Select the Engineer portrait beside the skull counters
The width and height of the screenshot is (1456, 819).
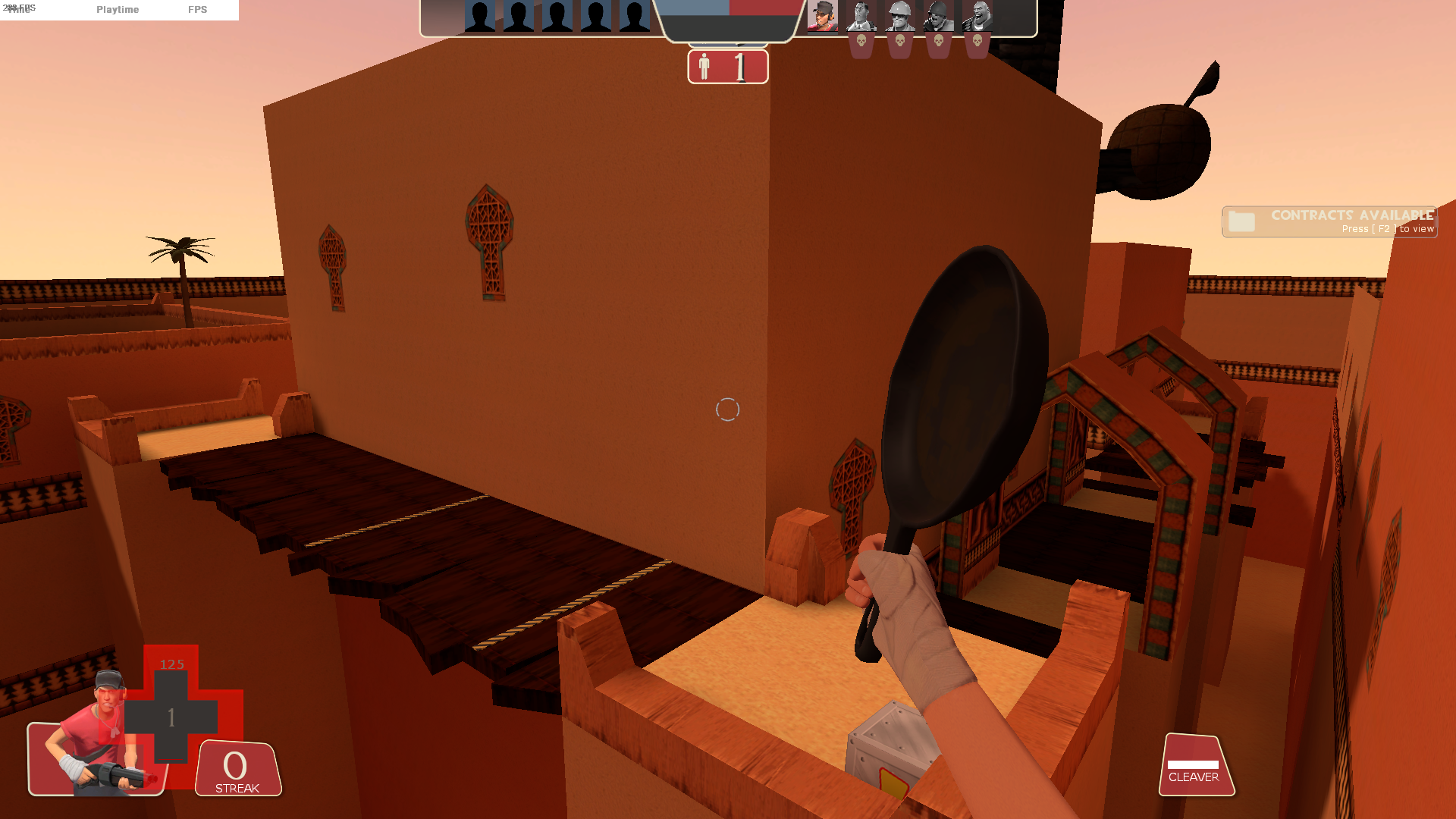900,17
